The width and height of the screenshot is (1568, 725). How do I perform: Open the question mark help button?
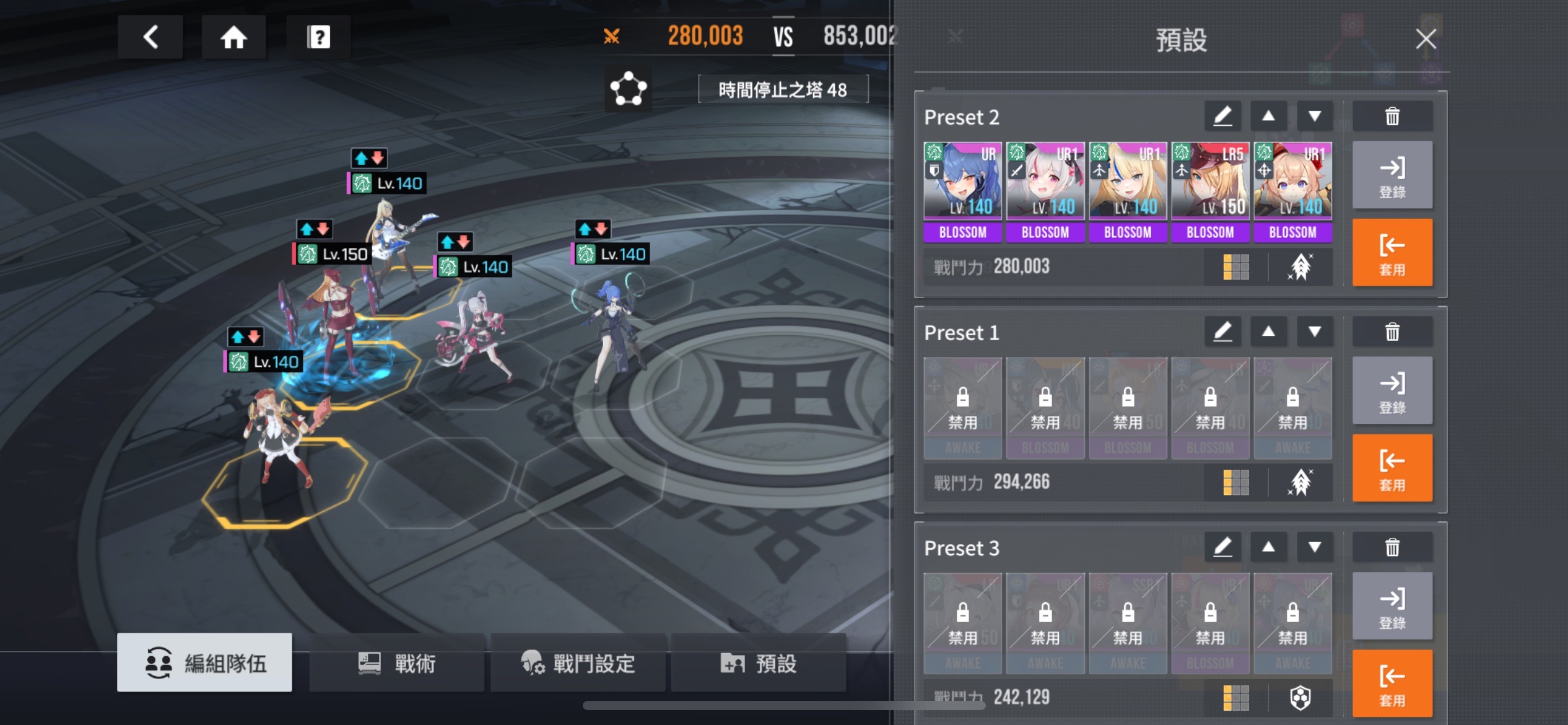[x=318, y=37]
